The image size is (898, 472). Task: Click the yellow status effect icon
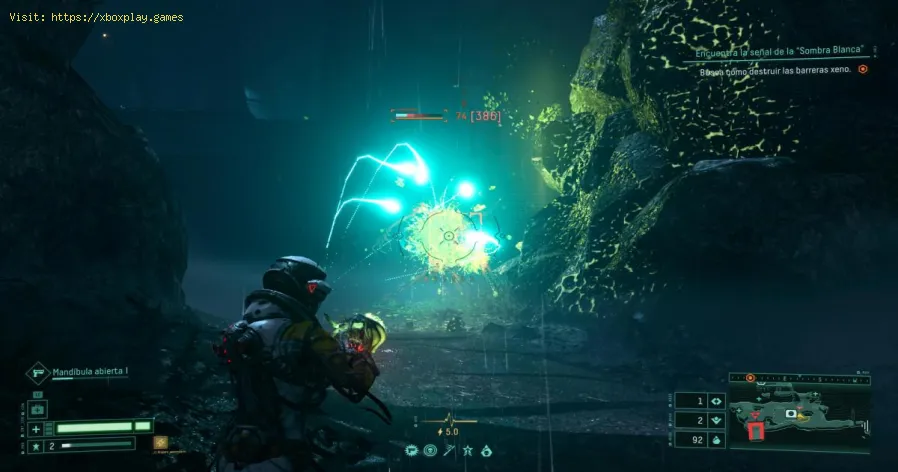click(159, 442)
